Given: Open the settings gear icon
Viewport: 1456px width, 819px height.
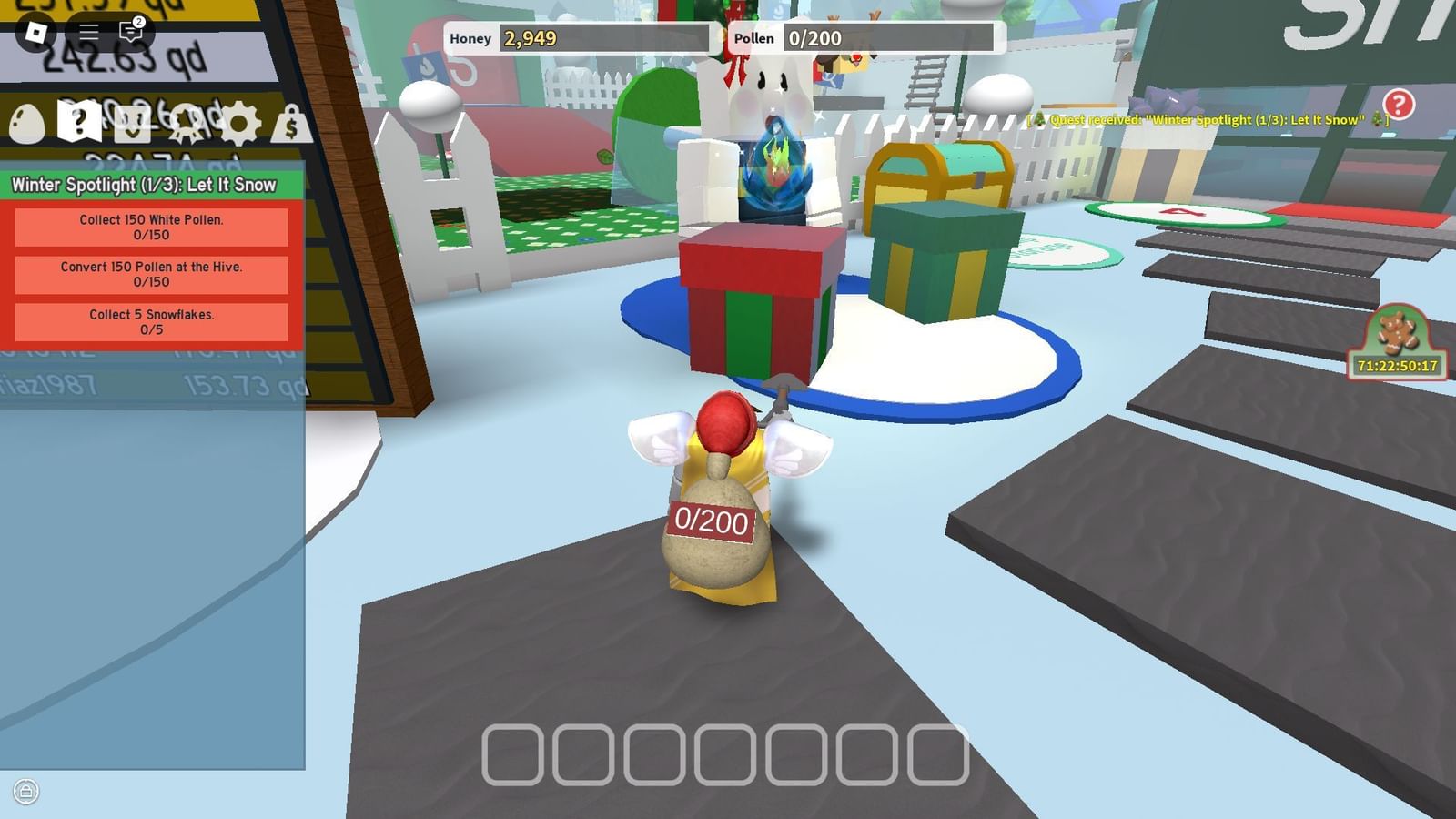Looking at the screenshot, I should (239, 121).
